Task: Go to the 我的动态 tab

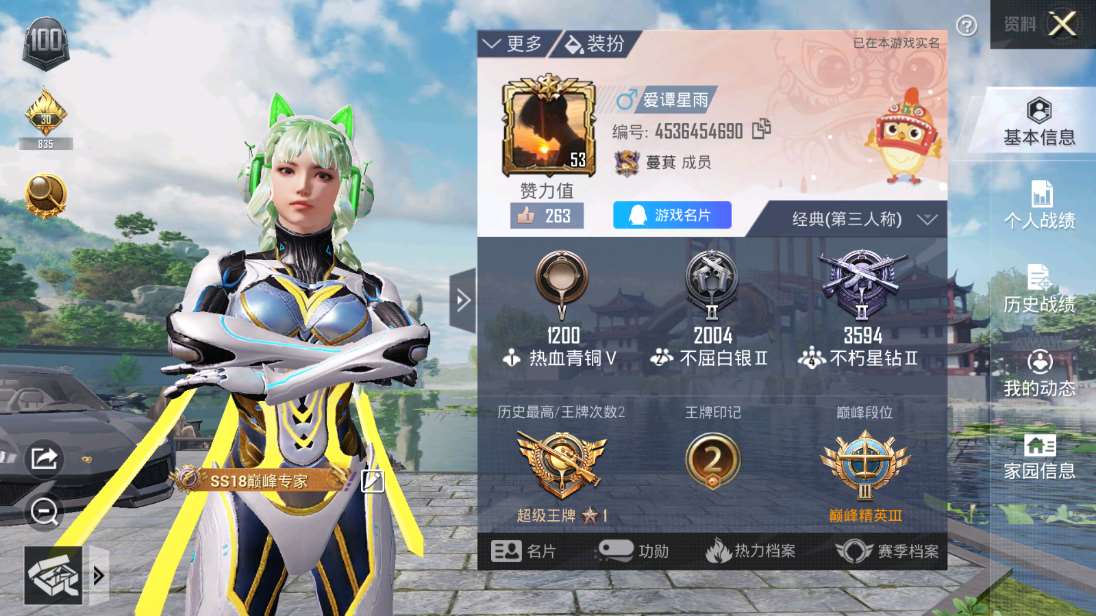Action: [1039, 374]
